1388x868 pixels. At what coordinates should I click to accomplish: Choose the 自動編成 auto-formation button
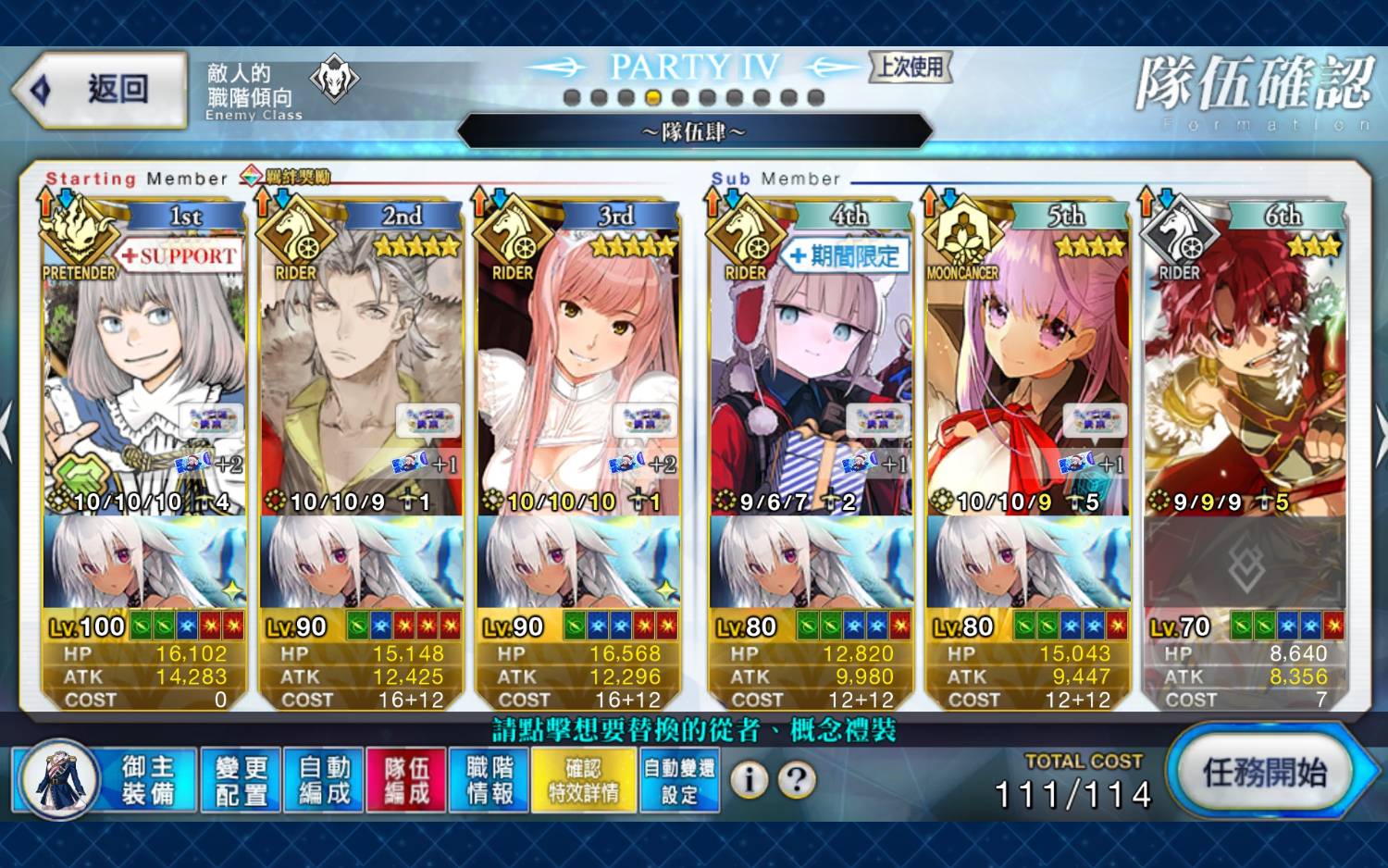[324, 780]
